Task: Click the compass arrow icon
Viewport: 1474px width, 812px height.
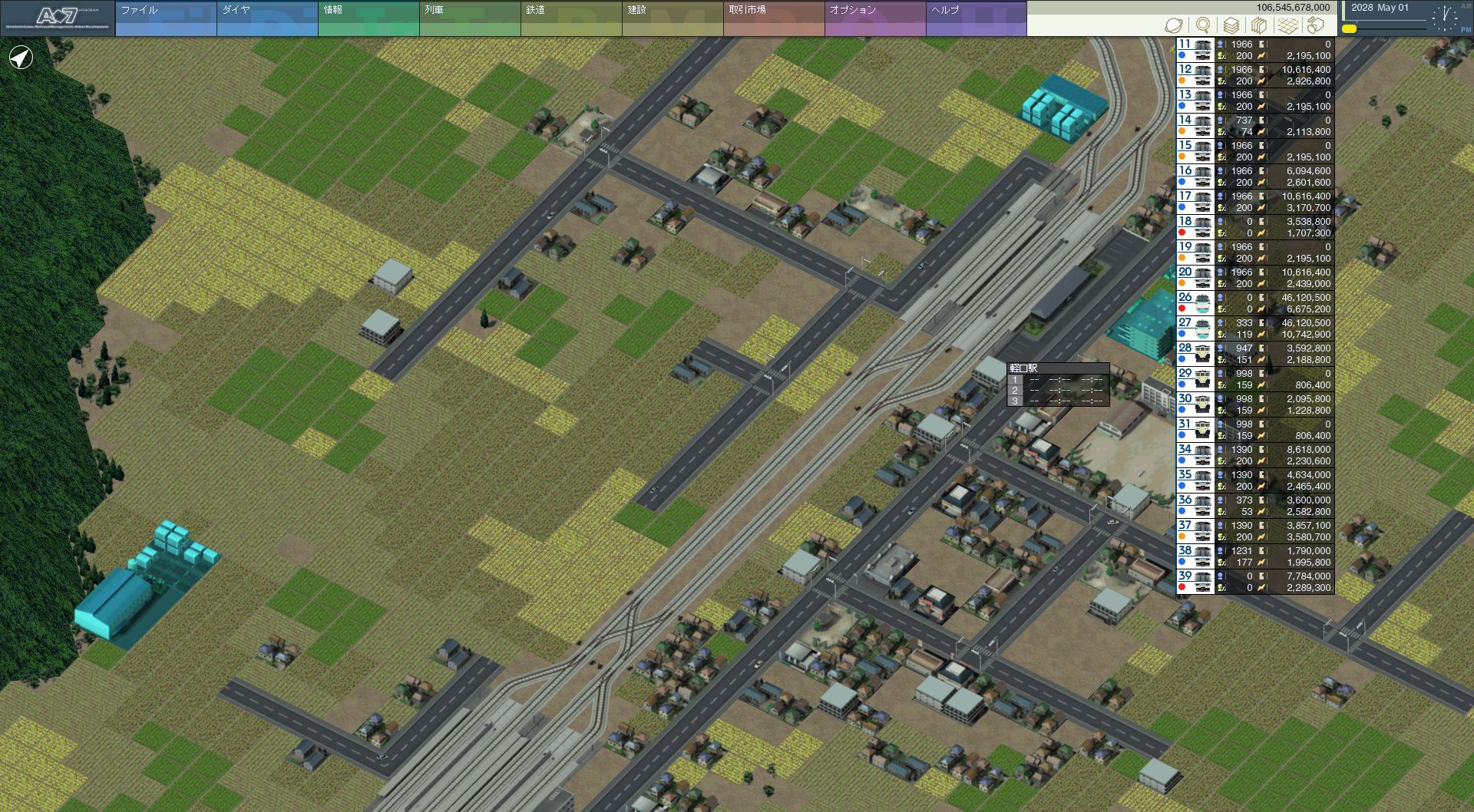Action: pos(21,58)
